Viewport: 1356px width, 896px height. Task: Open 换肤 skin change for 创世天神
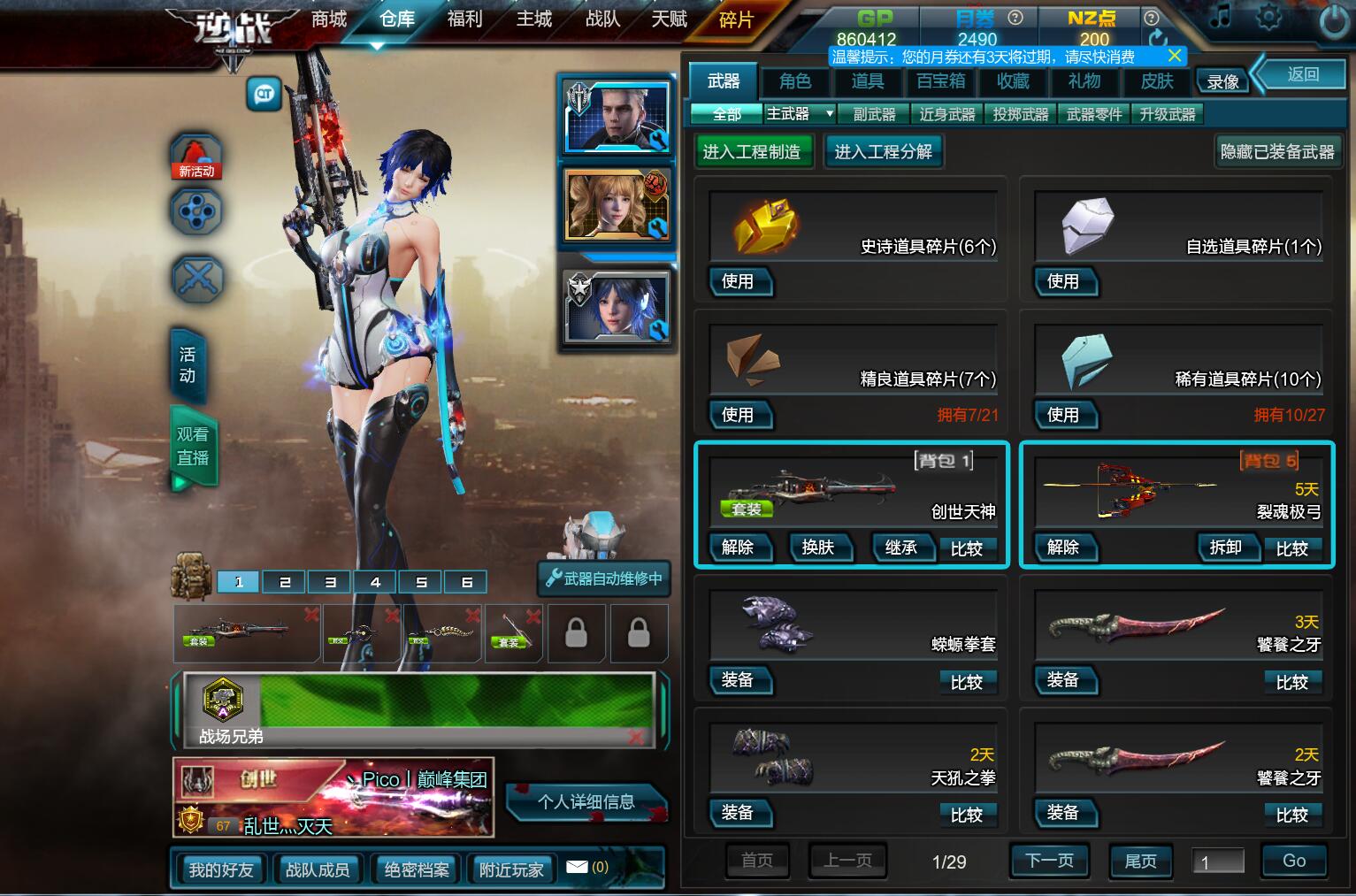click(818, 548)
